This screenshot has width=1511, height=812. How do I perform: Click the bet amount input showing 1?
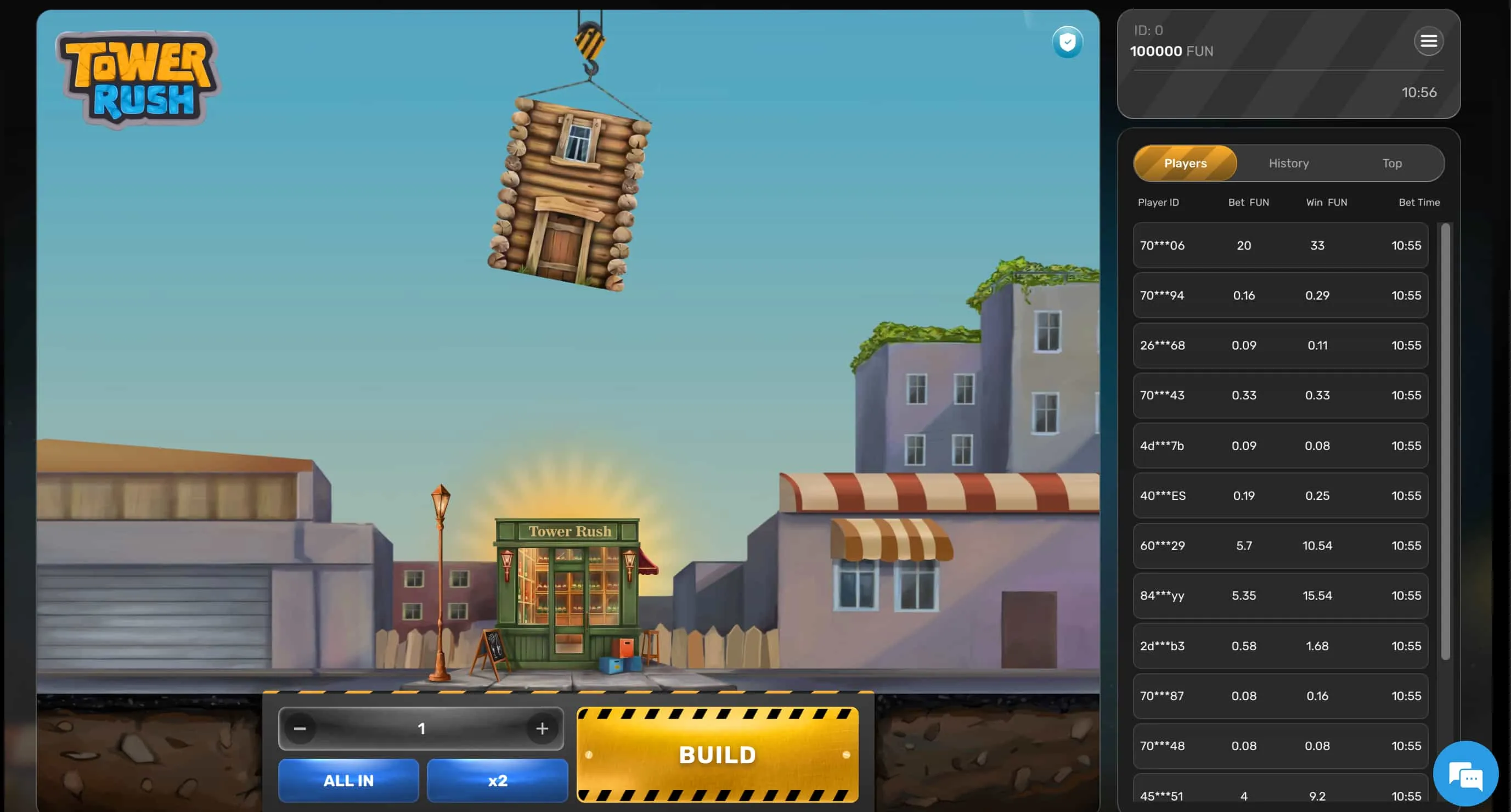click(421, 728)
